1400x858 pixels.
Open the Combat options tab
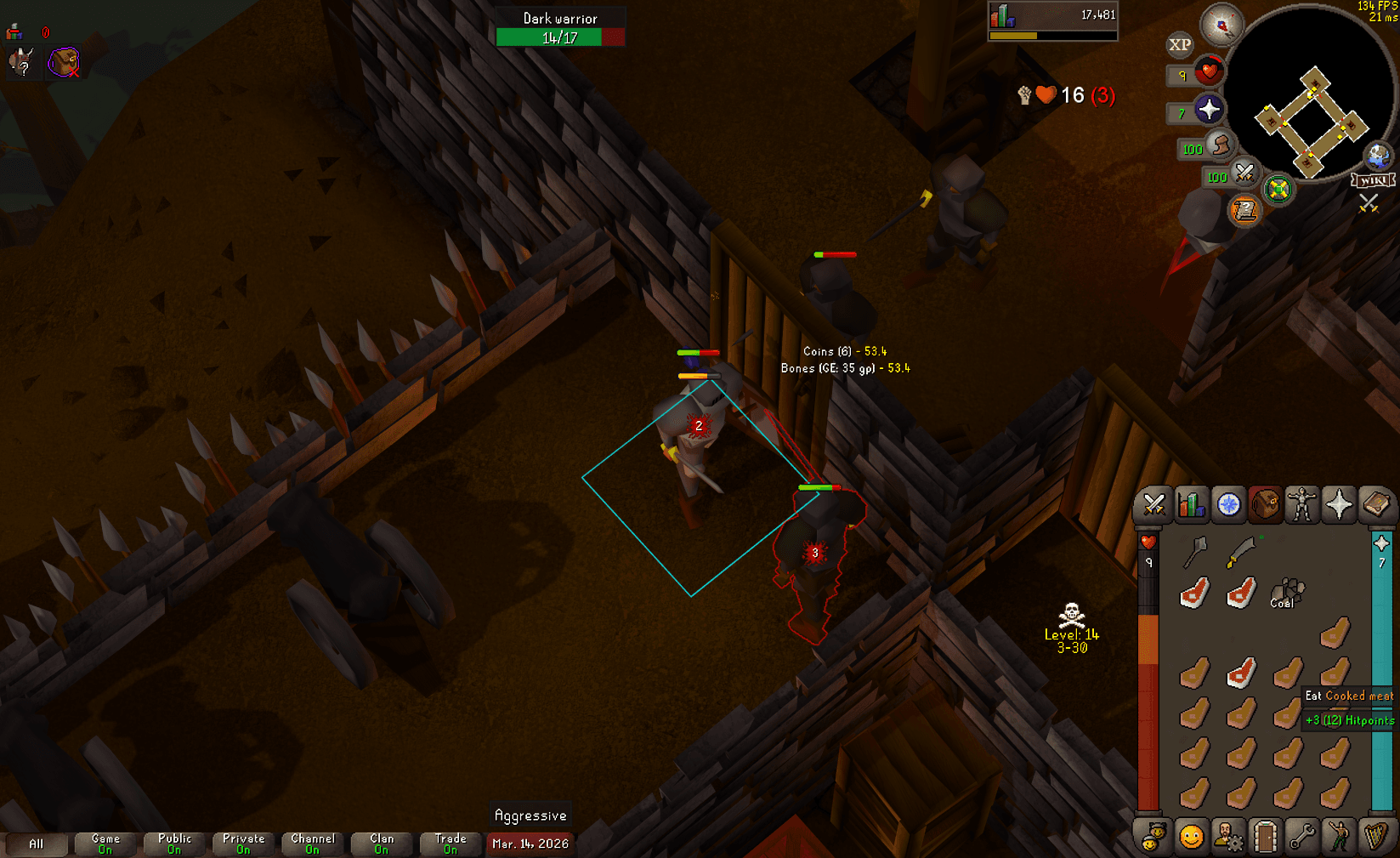(1153, 503)
